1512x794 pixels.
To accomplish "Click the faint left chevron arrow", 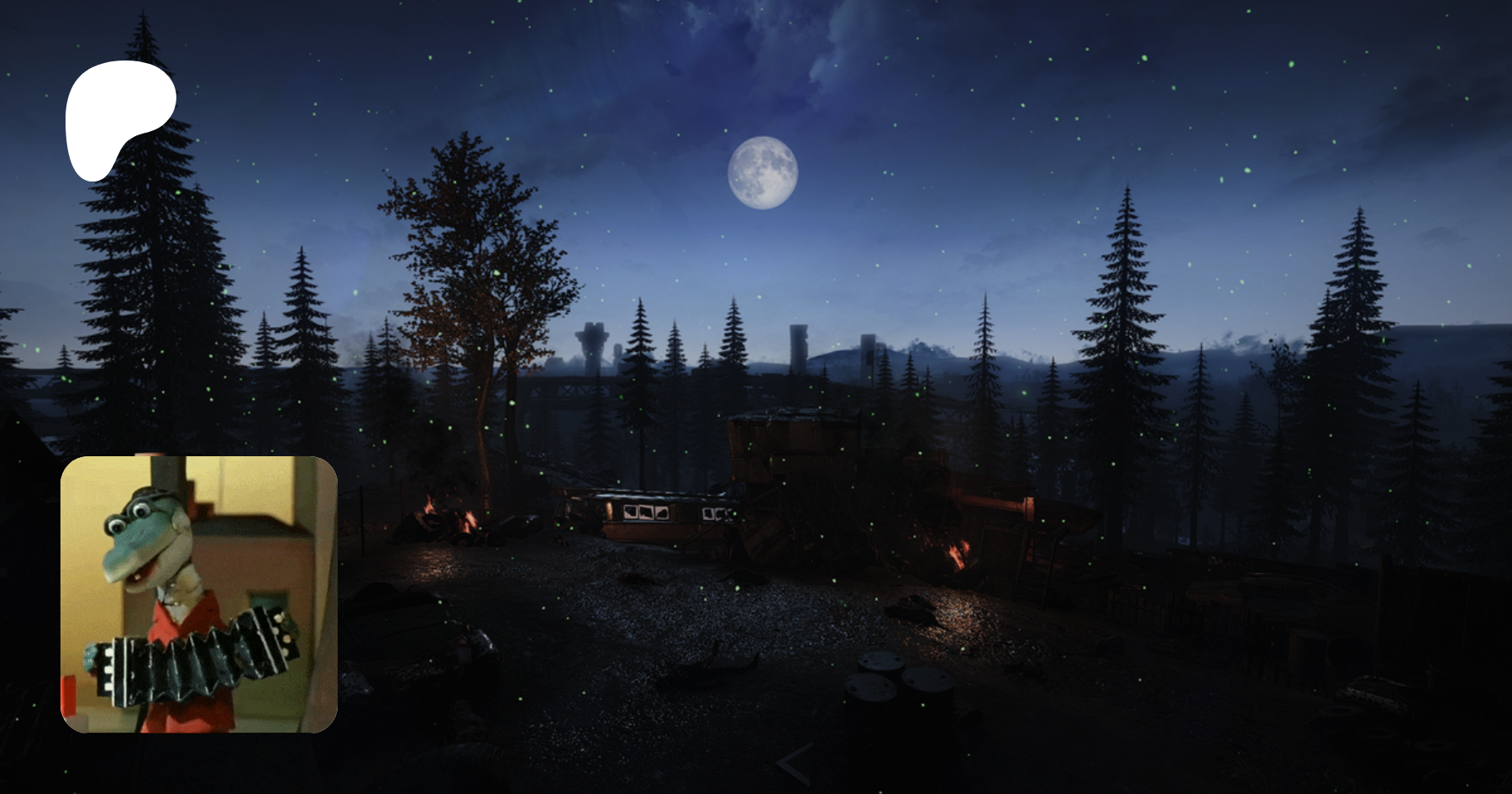I will pyautogui.click(x=794, y=765).
